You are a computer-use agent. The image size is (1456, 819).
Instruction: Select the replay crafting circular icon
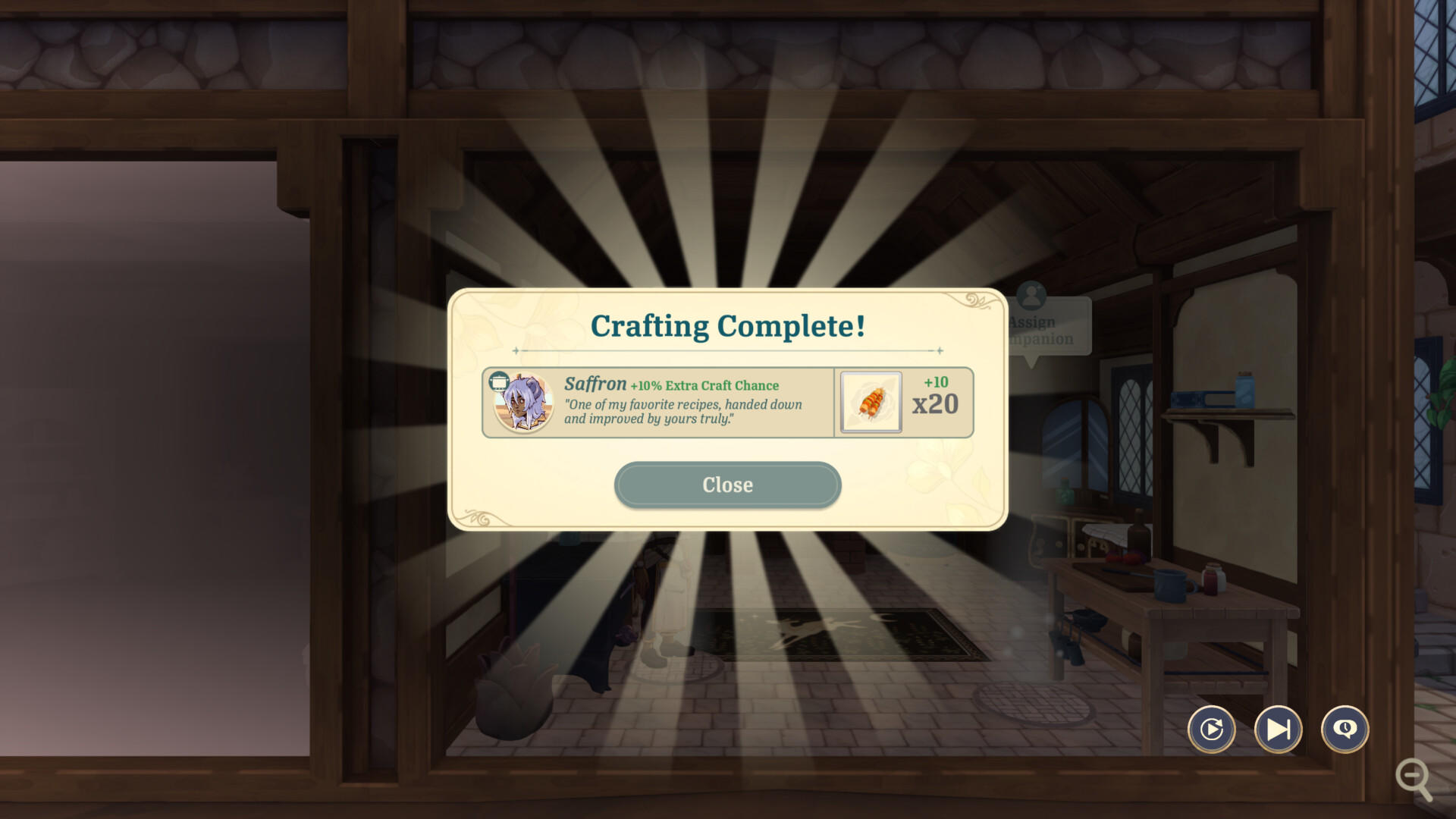(x=1211, y=729)
